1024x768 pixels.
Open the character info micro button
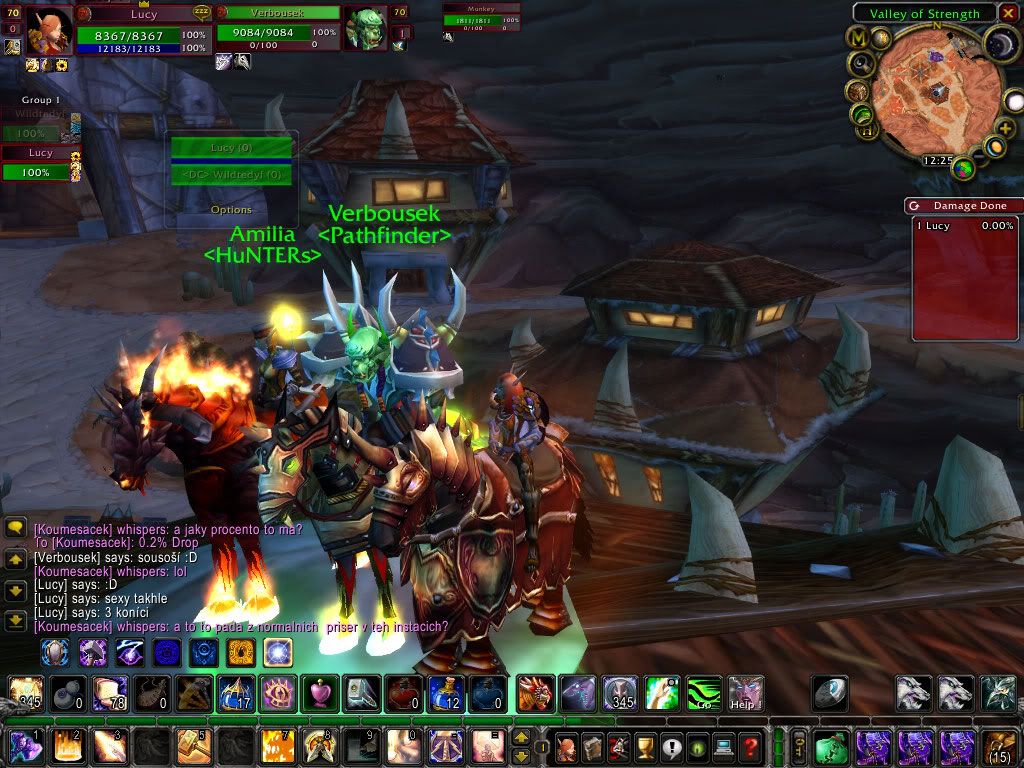pyautogui.click(x=564, y=746)
